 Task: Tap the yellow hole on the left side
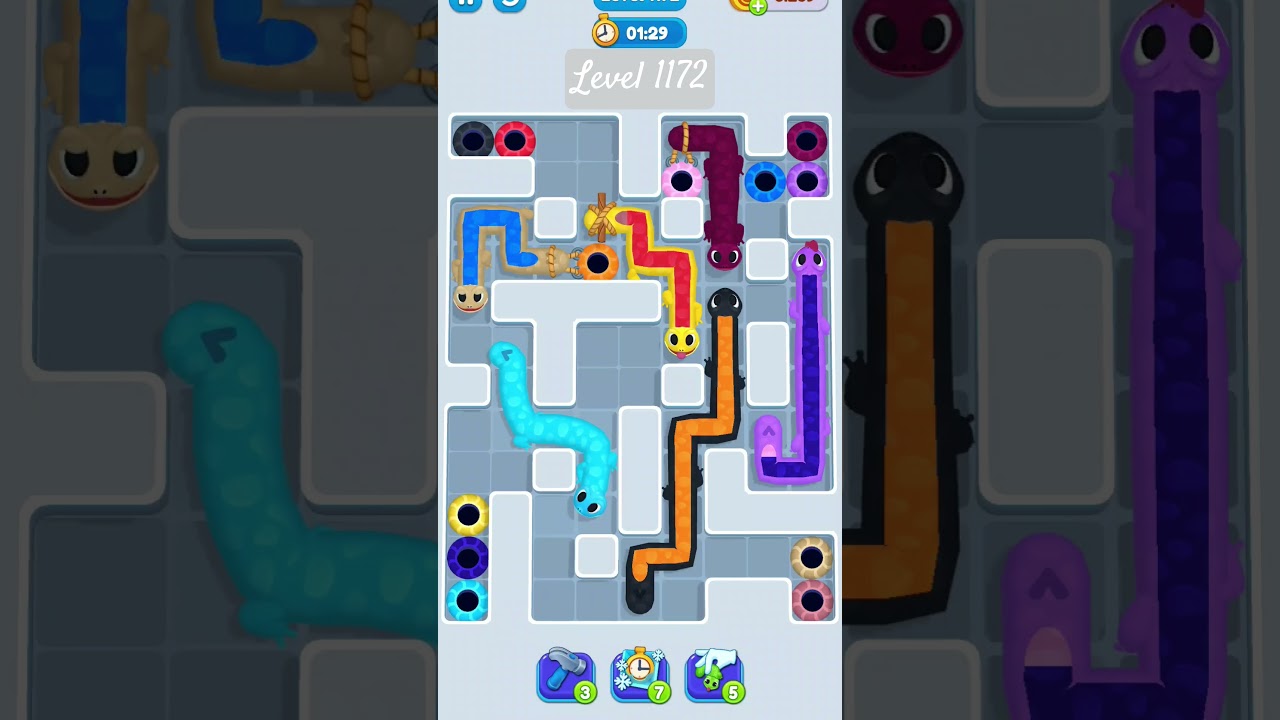(467, 516)
